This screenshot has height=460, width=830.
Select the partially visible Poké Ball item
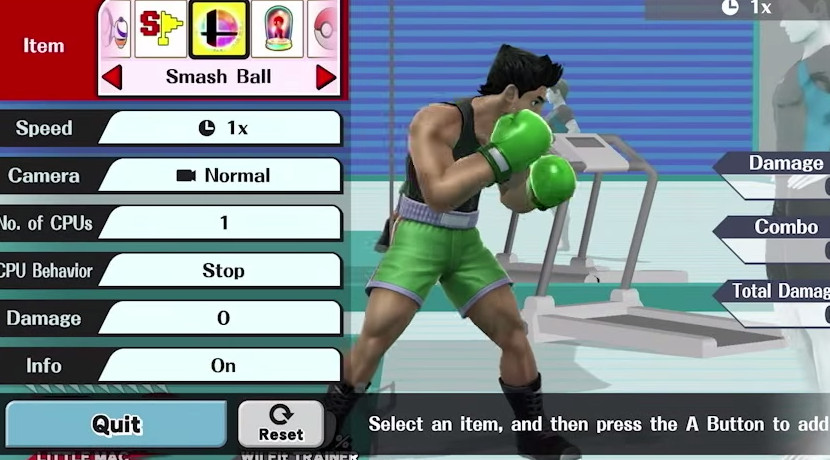click(x=325, y=29)
